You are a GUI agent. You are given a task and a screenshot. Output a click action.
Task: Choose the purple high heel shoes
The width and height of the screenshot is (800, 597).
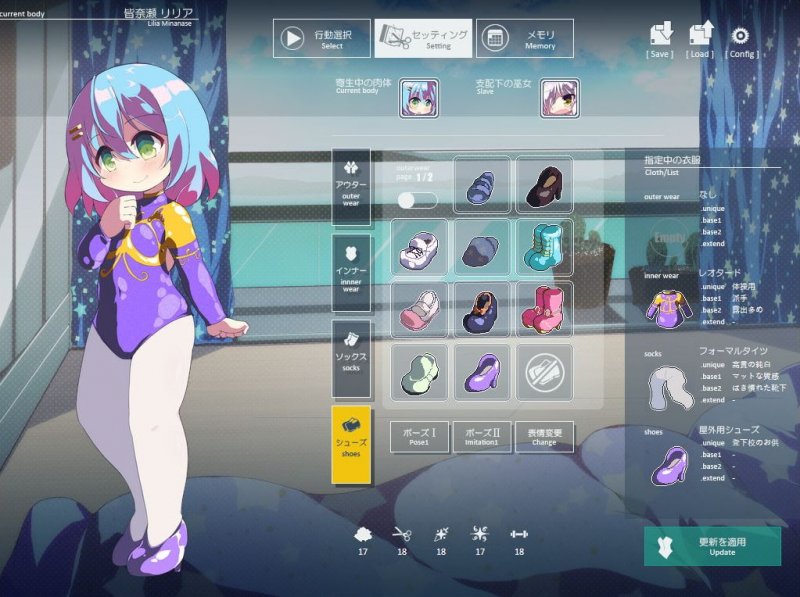point(482,373)
